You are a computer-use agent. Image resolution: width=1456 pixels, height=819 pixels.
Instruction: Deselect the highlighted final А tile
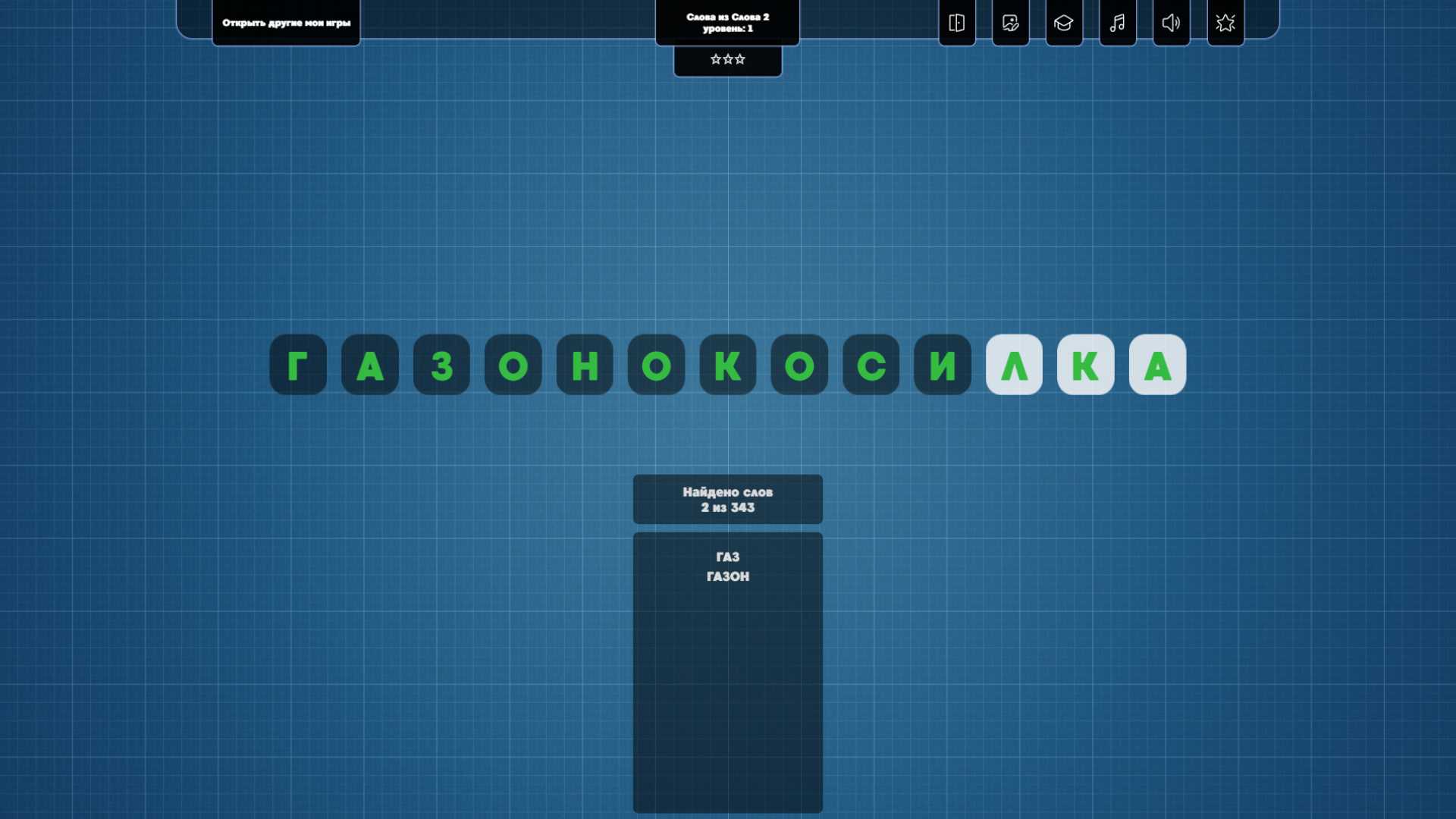(1157, 366)
